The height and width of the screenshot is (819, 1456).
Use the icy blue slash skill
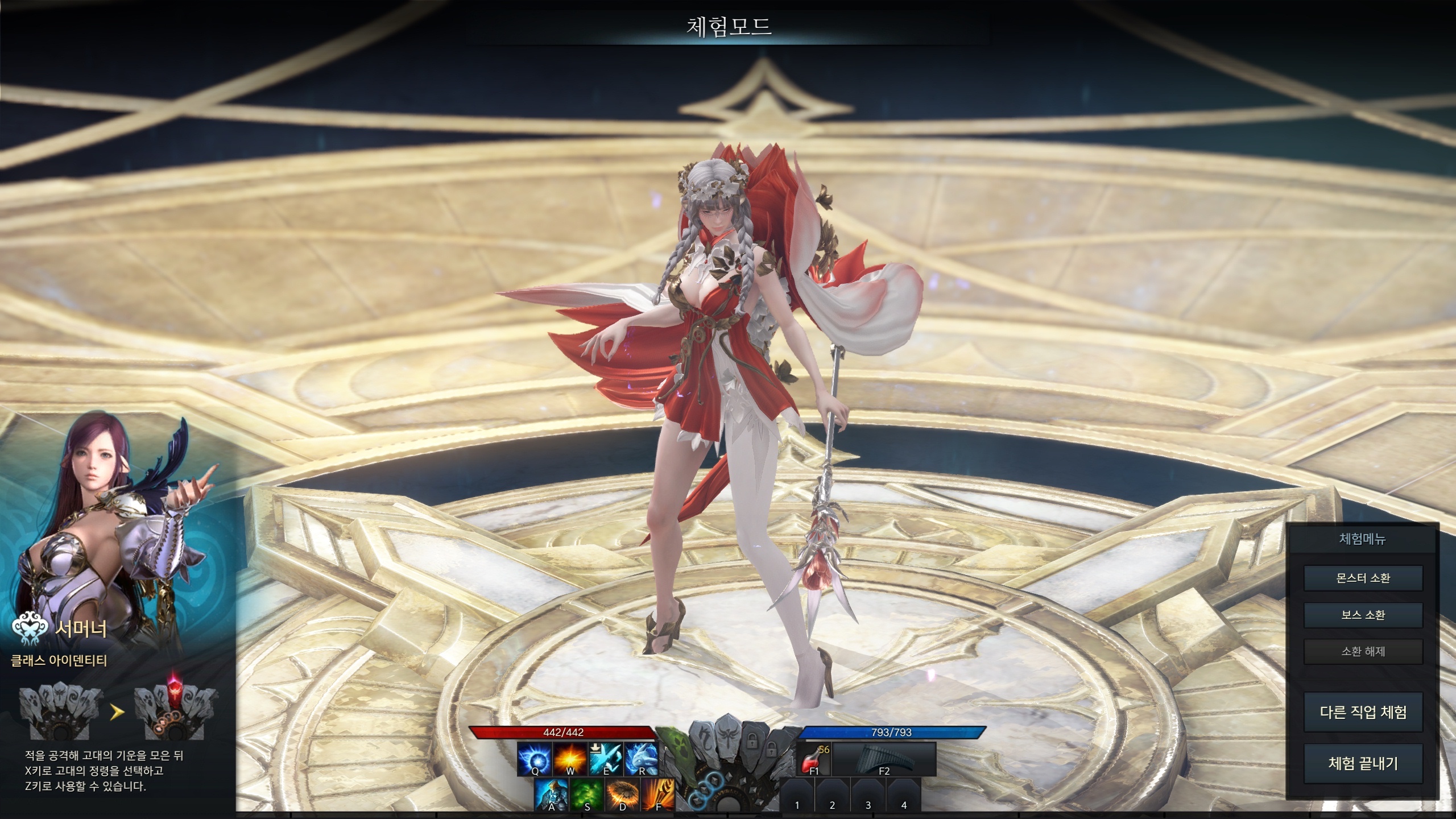[x=606, y=759]
